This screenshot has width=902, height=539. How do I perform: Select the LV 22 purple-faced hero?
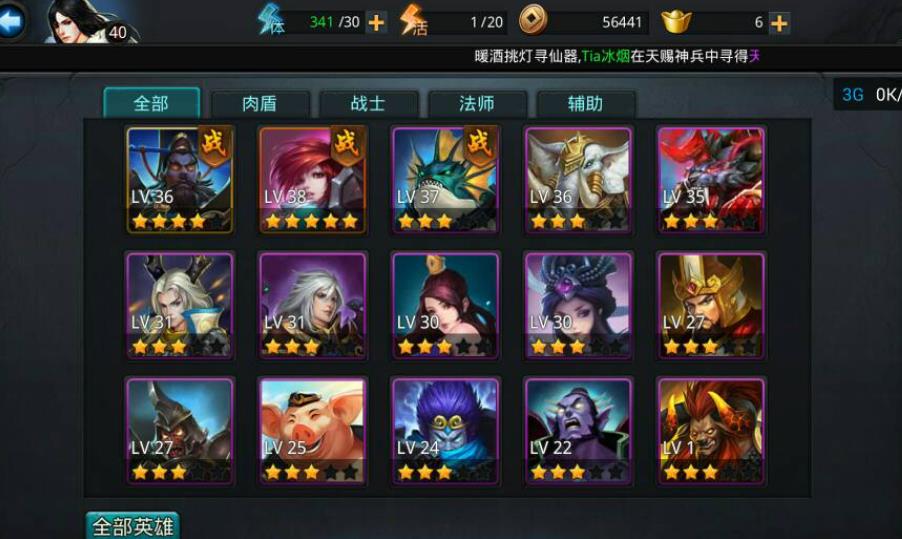tap(578, 431)
